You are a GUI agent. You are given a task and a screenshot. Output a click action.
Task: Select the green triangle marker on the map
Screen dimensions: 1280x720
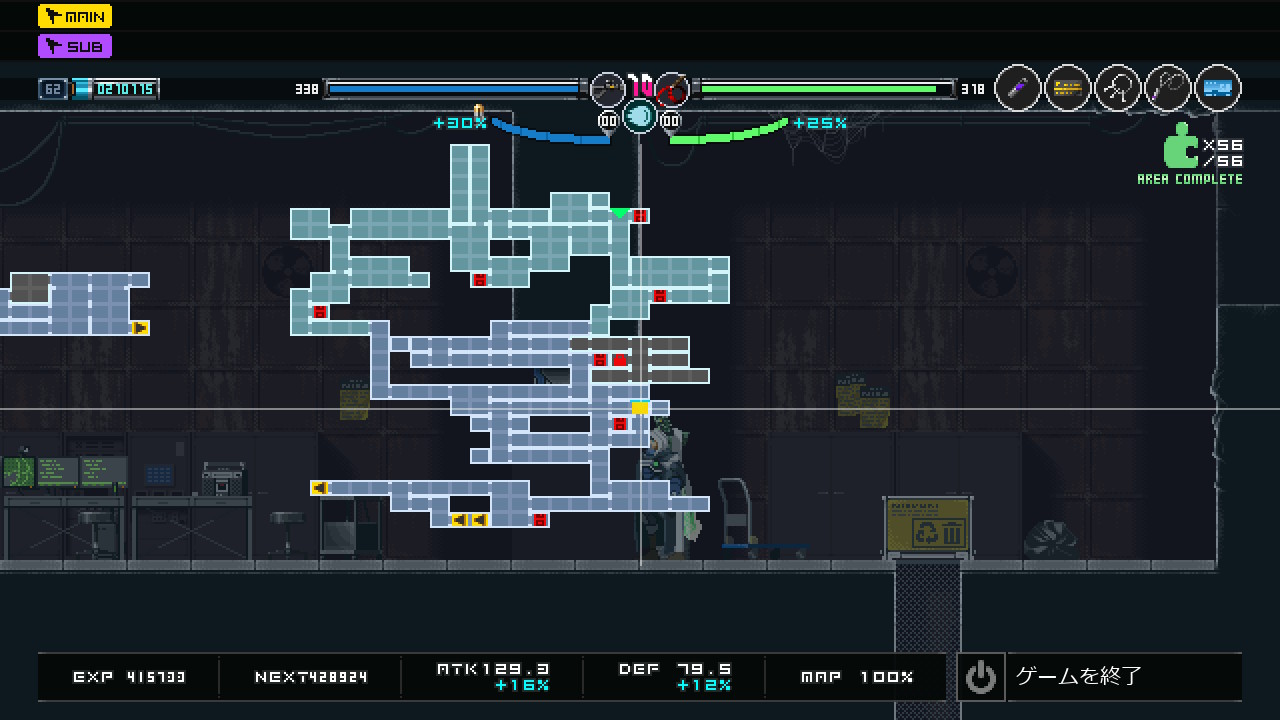(x=620, y=212)
